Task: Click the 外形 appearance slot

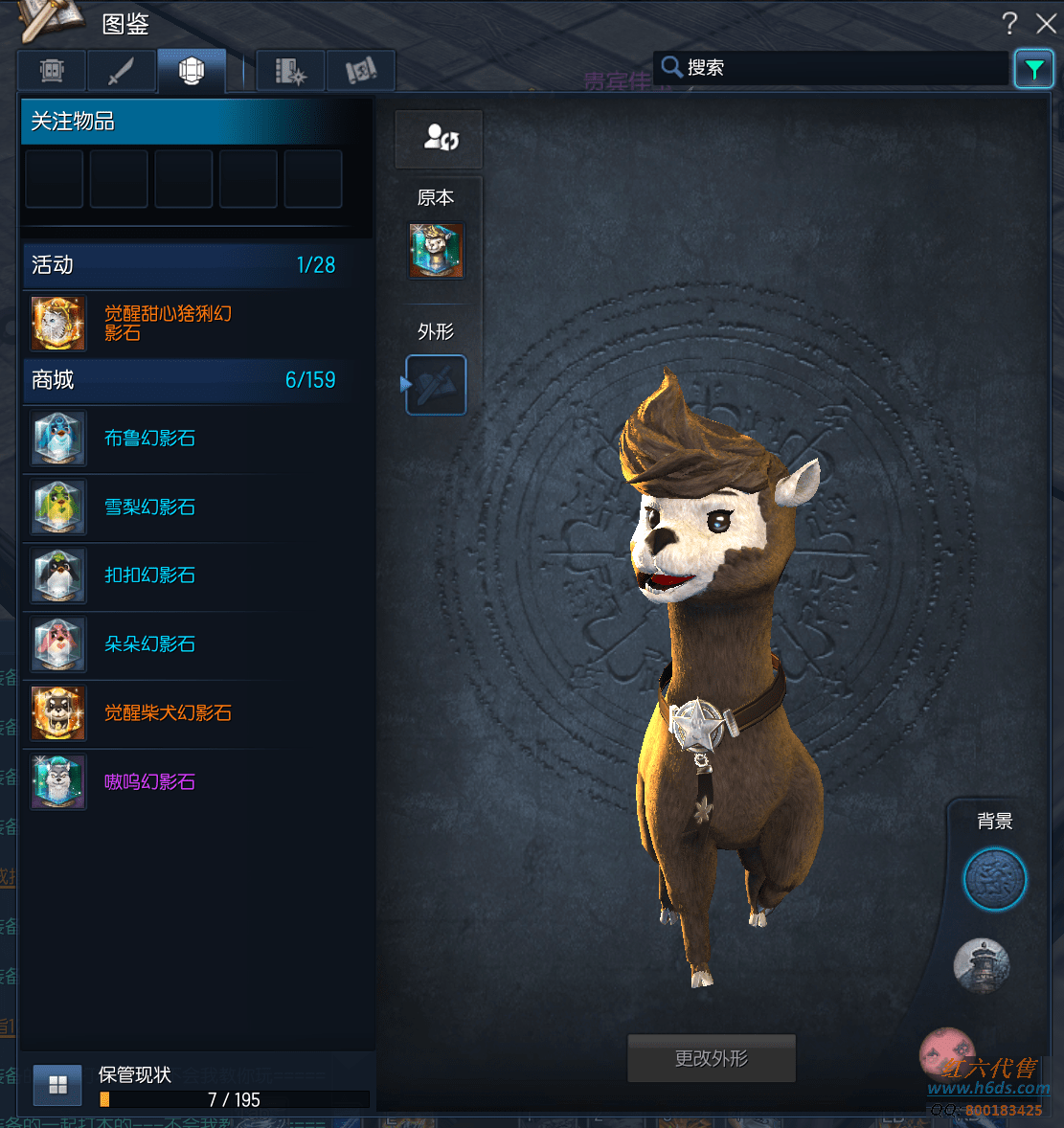Action: point(437,385)
